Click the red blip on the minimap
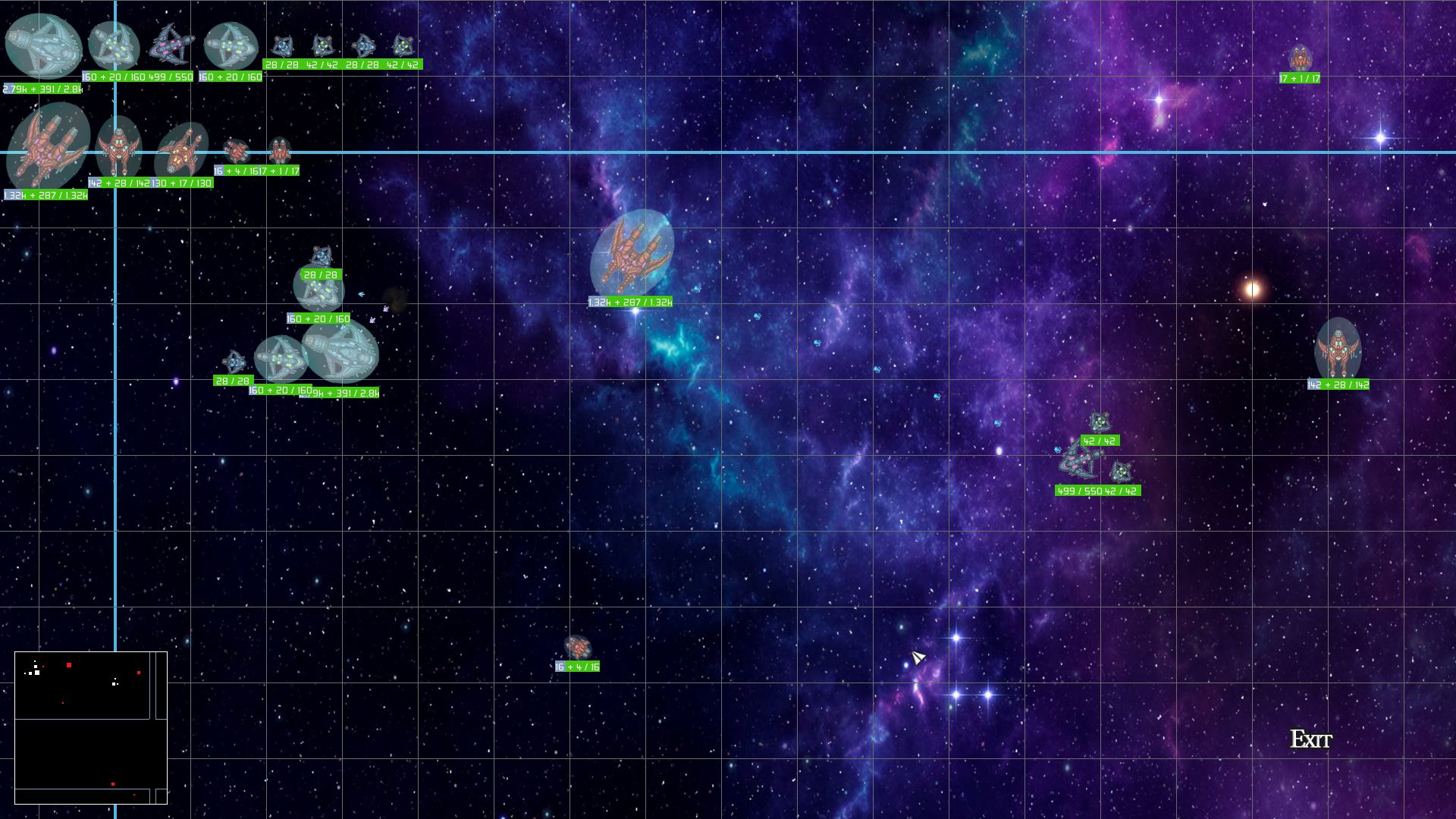Viewport: 1456px width, 819px height. coord(69,665)
